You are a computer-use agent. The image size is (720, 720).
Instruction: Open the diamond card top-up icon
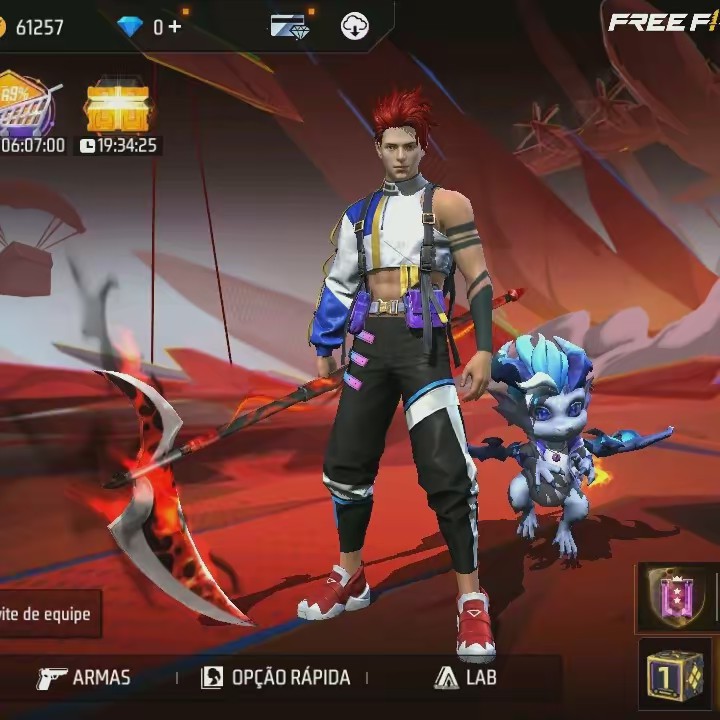289,27
